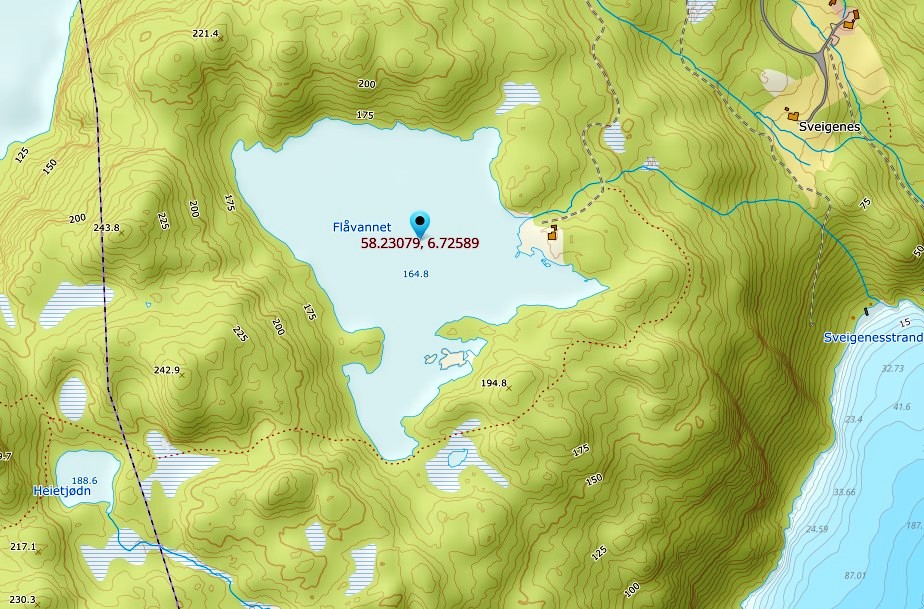Click the black location pin marker

420,223
